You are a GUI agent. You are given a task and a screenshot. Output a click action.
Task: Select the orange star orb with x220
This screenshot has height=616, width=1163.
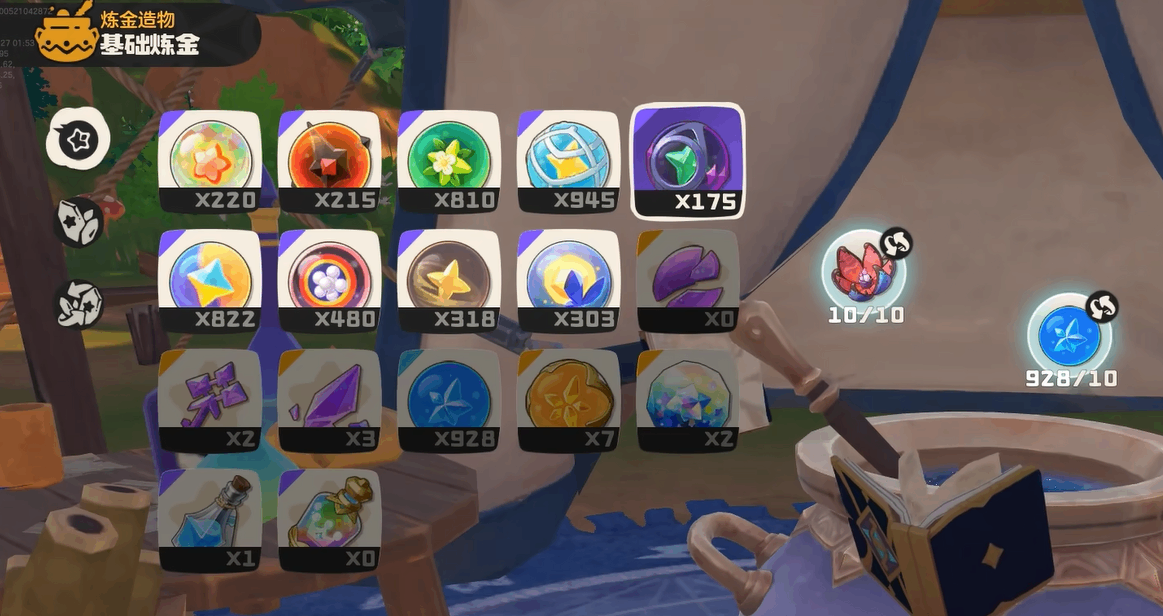pyautogui.click(x=210, y=161)
